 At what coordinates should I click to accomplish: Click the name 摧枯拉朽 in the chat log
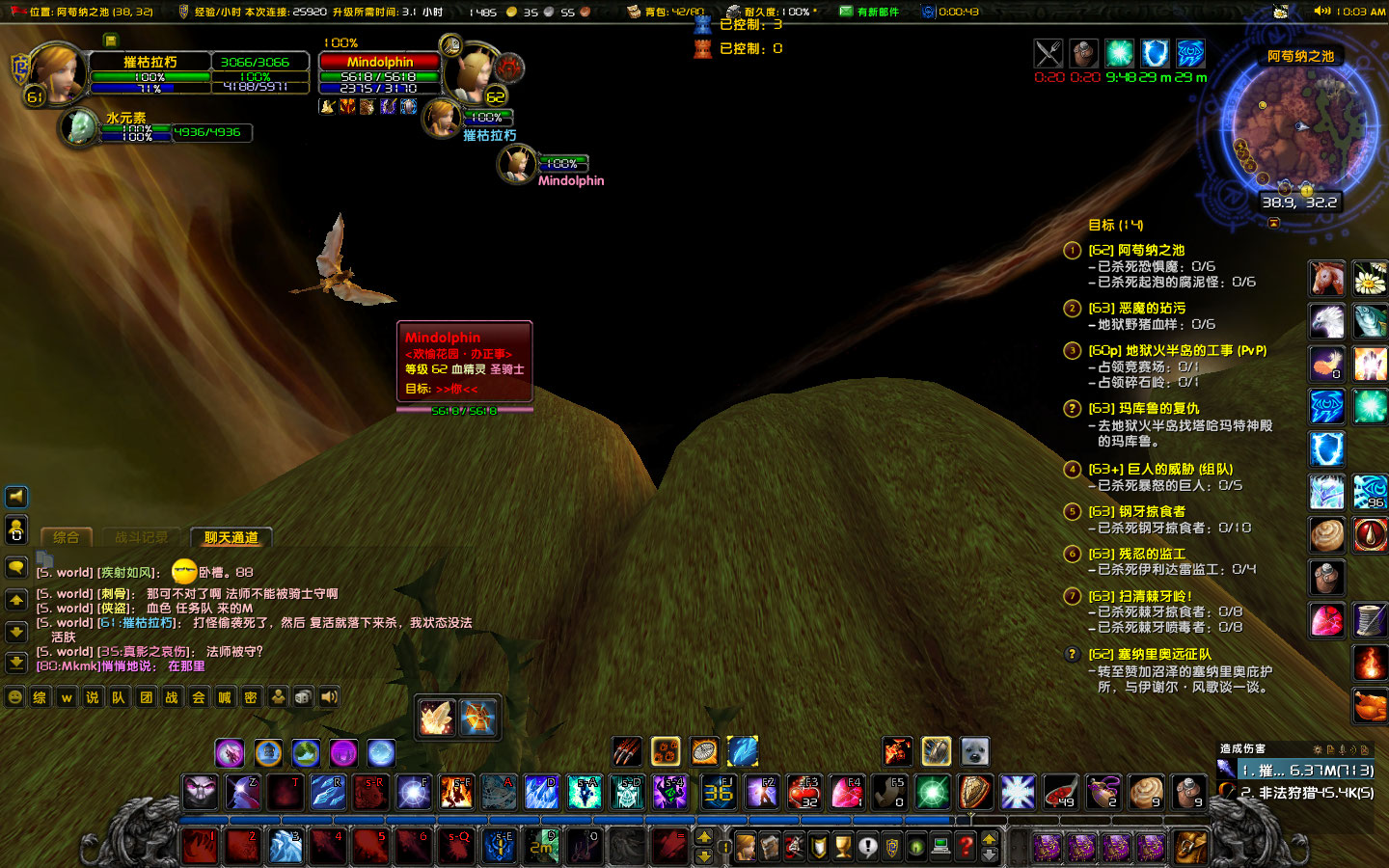tap(147, 623)
